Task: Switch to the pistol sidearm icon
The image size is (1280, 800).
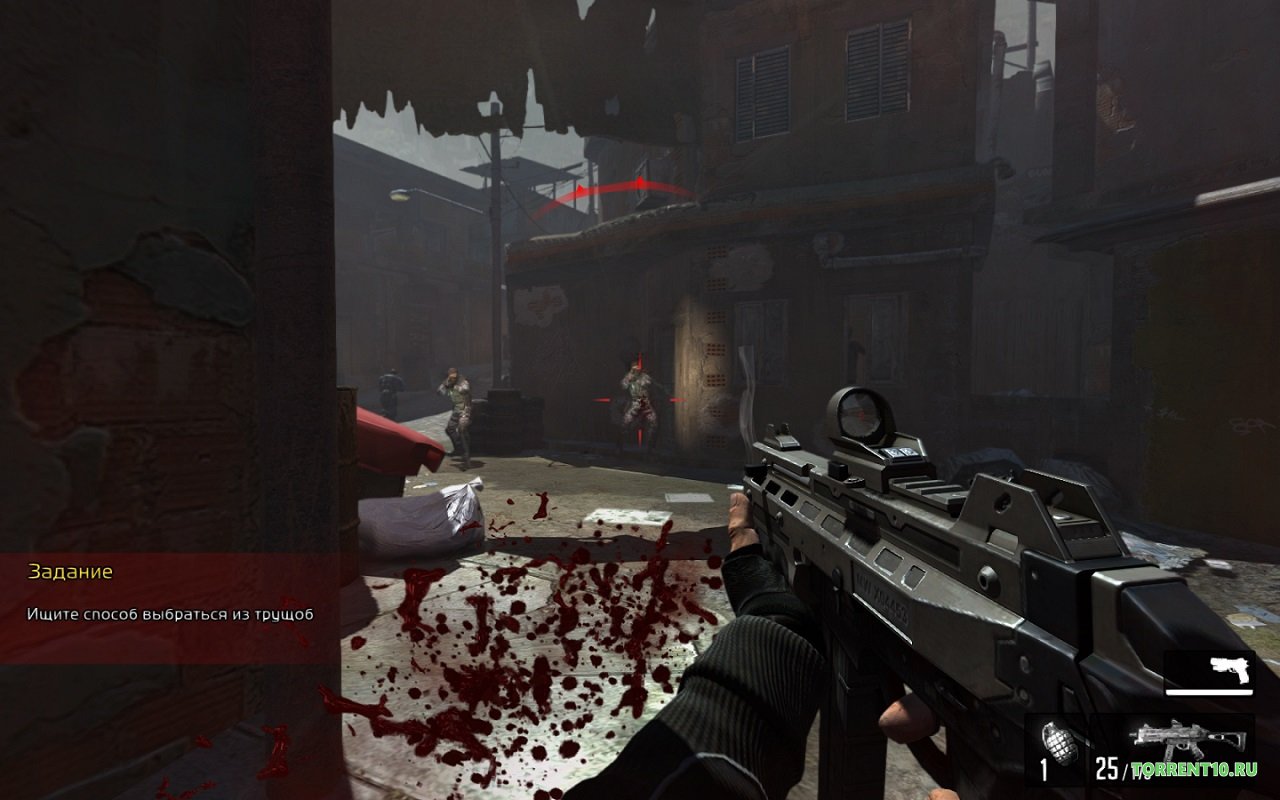Action: (x=1229, y=669)
